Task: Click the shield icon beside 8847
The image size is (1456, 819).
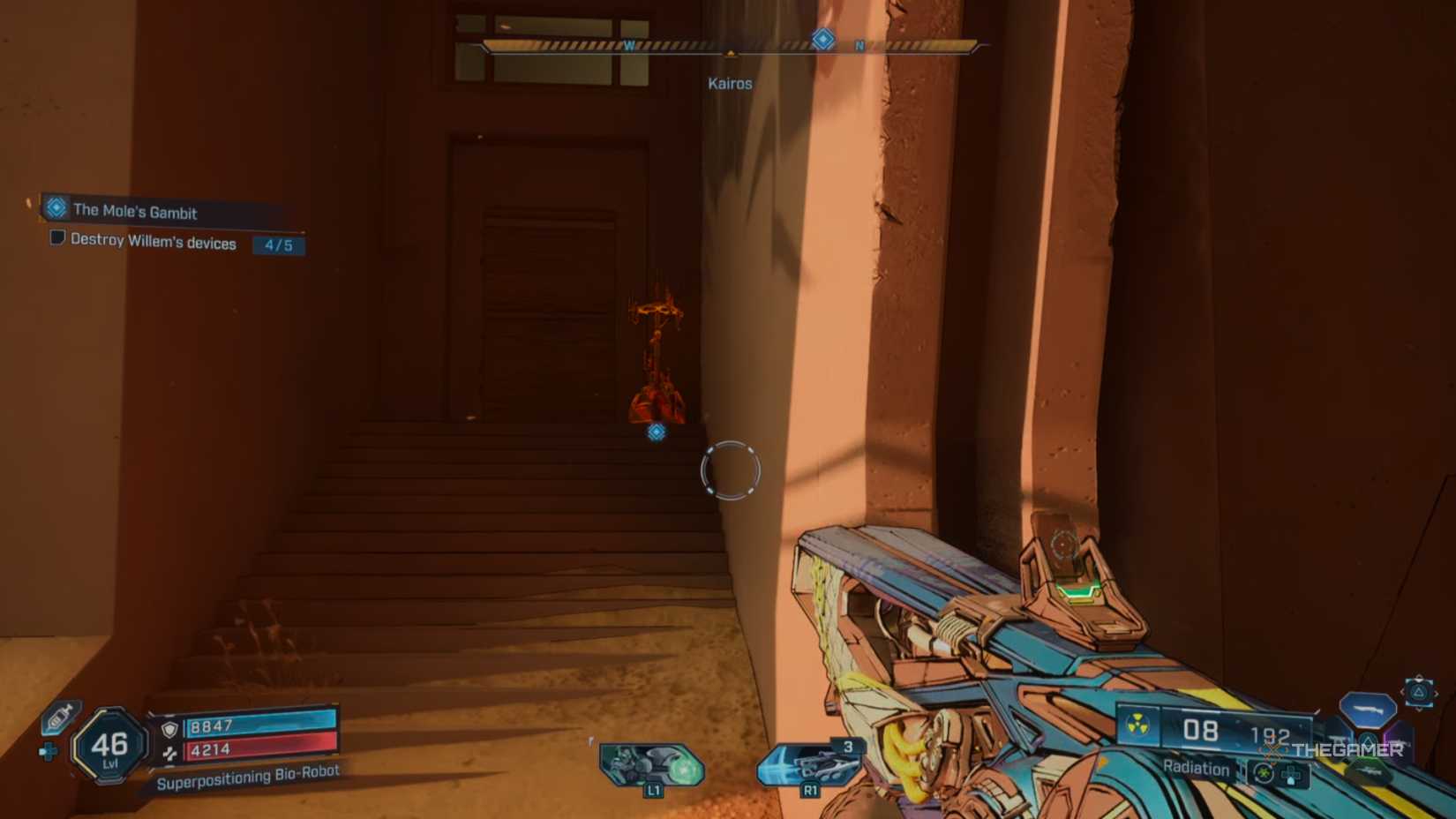Action: (170, 729)
